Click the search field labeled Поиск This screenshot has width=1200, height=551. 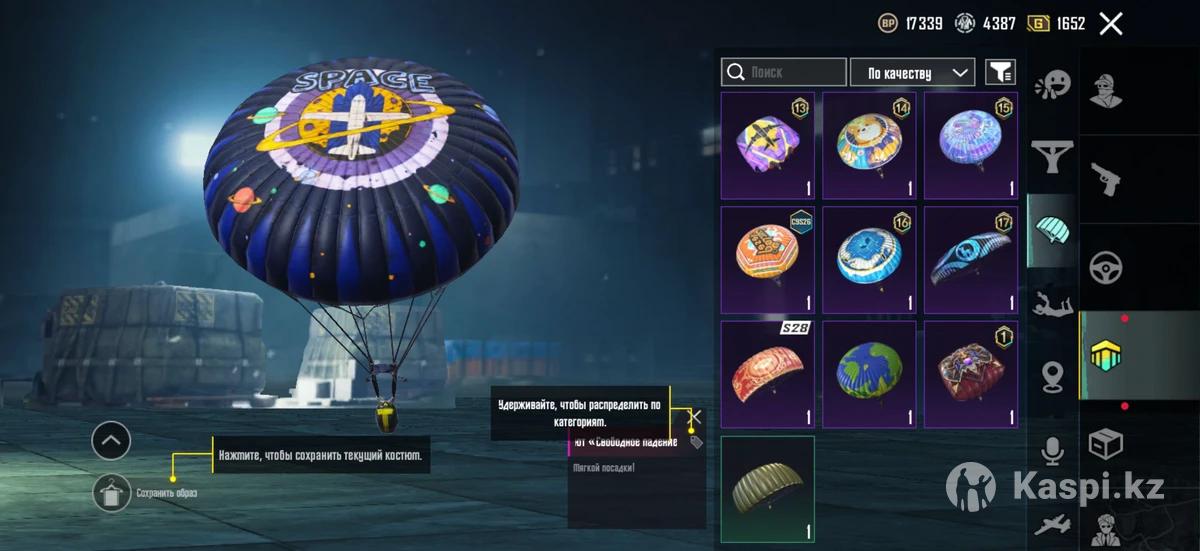pyautogui.click(x=784, y=73)
